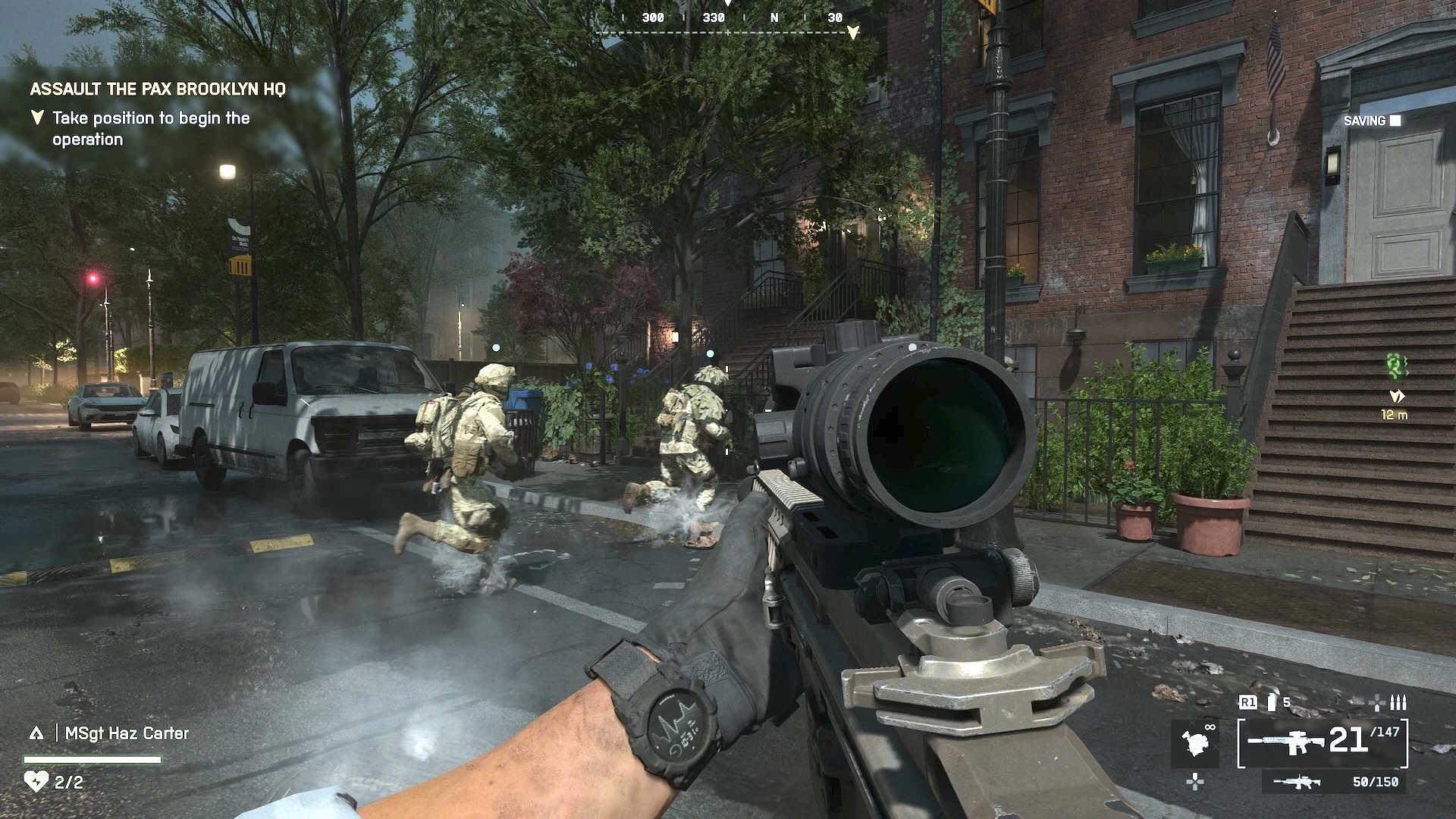This screenshot has width=1456, height=819.
Task: Open the Assault the Pax Brooklyn HQ objective
Action: [158, 89]
